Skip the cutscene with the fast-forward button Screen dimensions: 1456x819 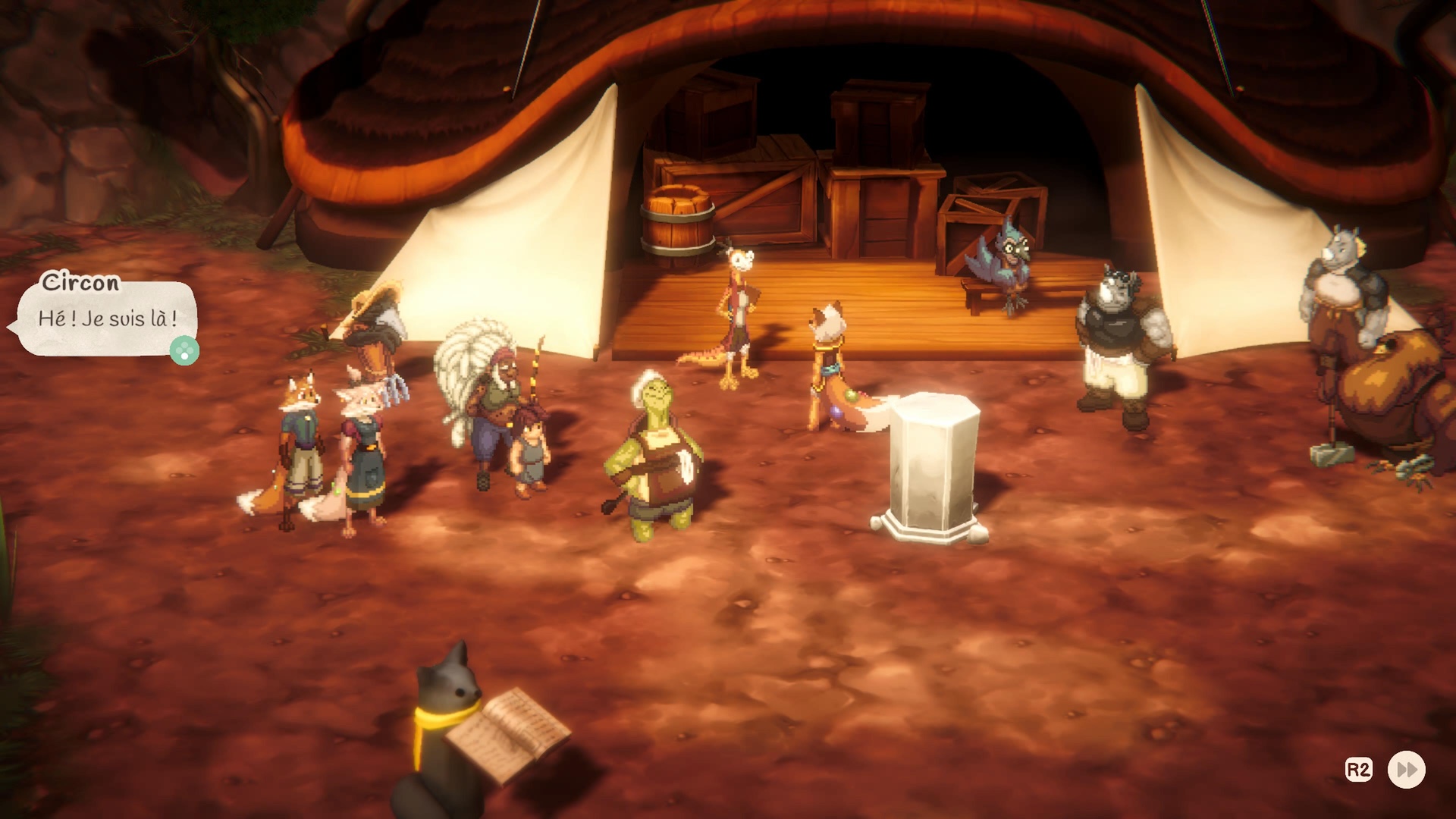[x=1406, y=770]
